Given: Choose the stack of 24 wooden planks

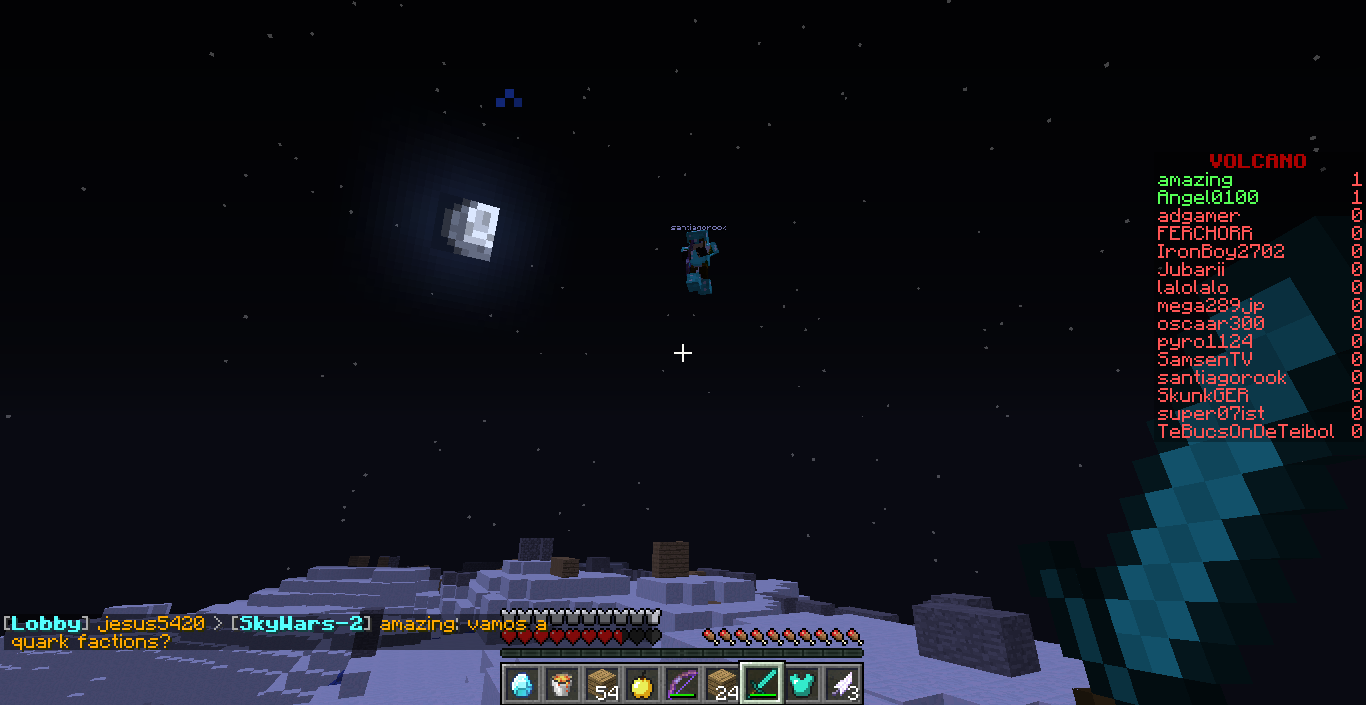Looking at the screenshot, I should click(x=722, y=683).
